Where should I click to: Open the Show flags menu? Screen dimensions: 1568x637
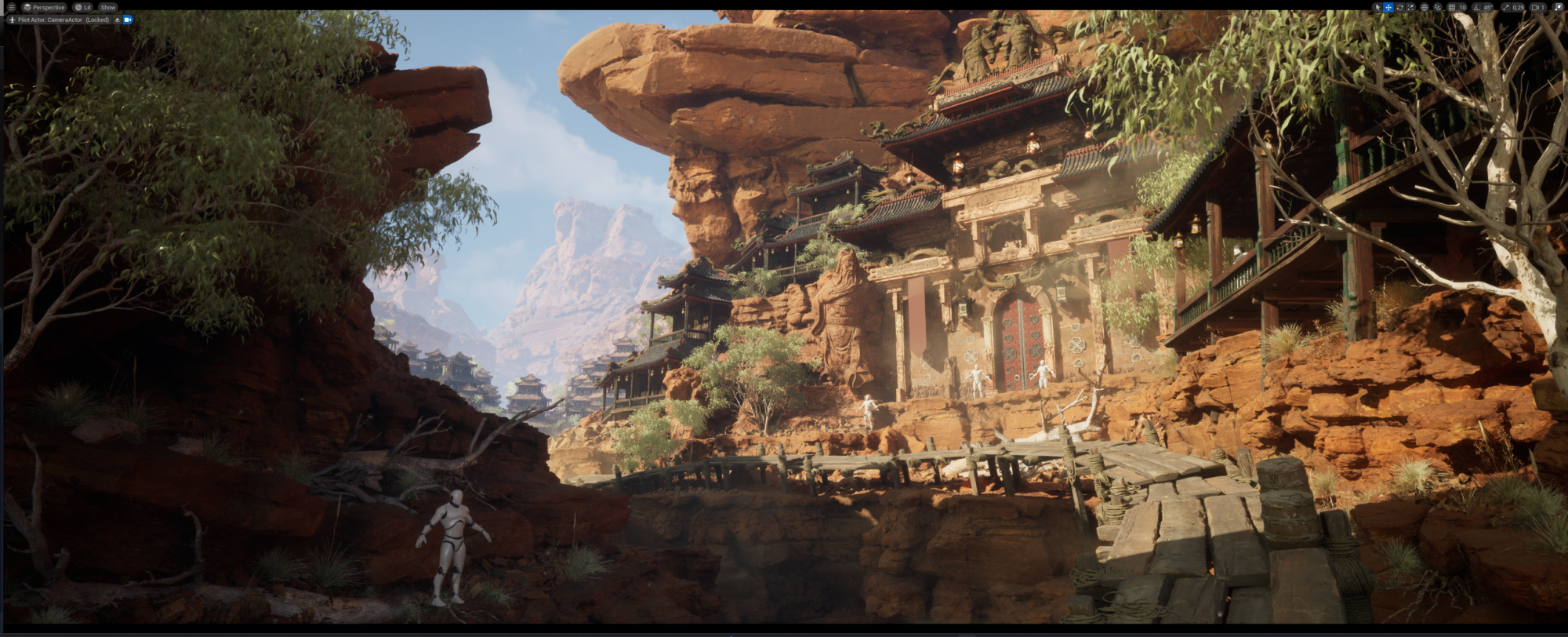click(108, 7)
